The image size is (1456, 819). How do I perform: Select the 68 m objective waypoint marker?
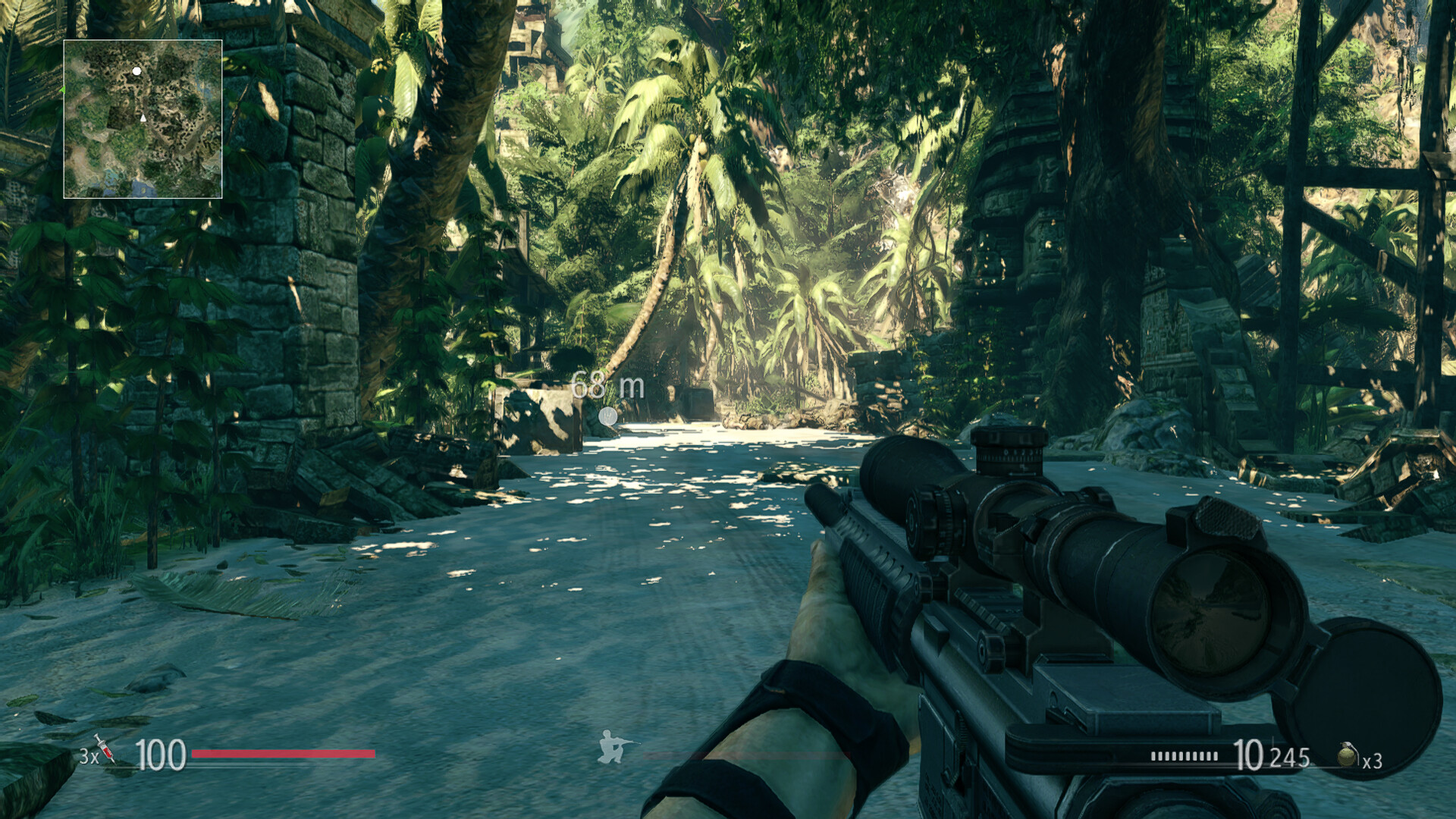pyautogui.click(x=607, y=416)
